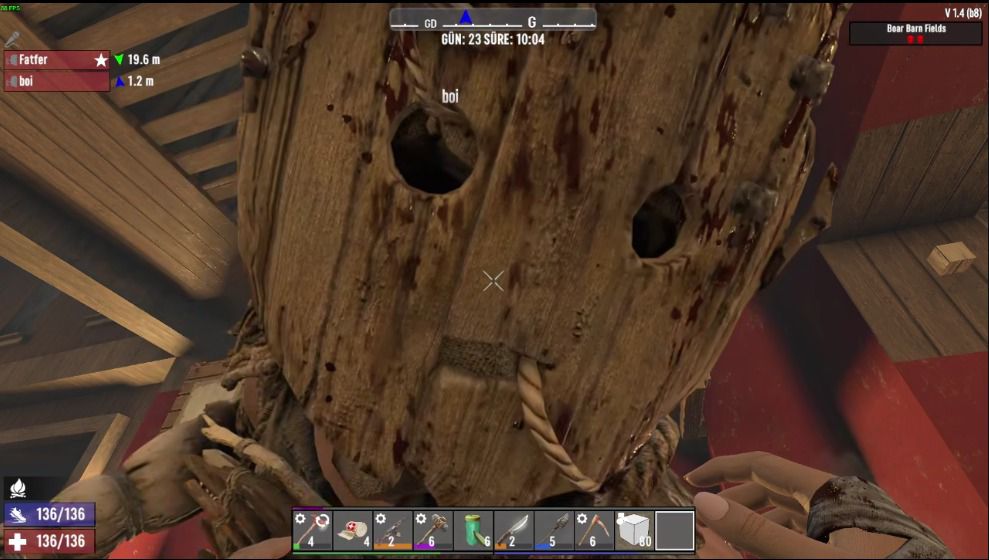The image size is (989, 560).
Task: Click party member boi's row
Action: pyautogui.click(x=58, y=82)
